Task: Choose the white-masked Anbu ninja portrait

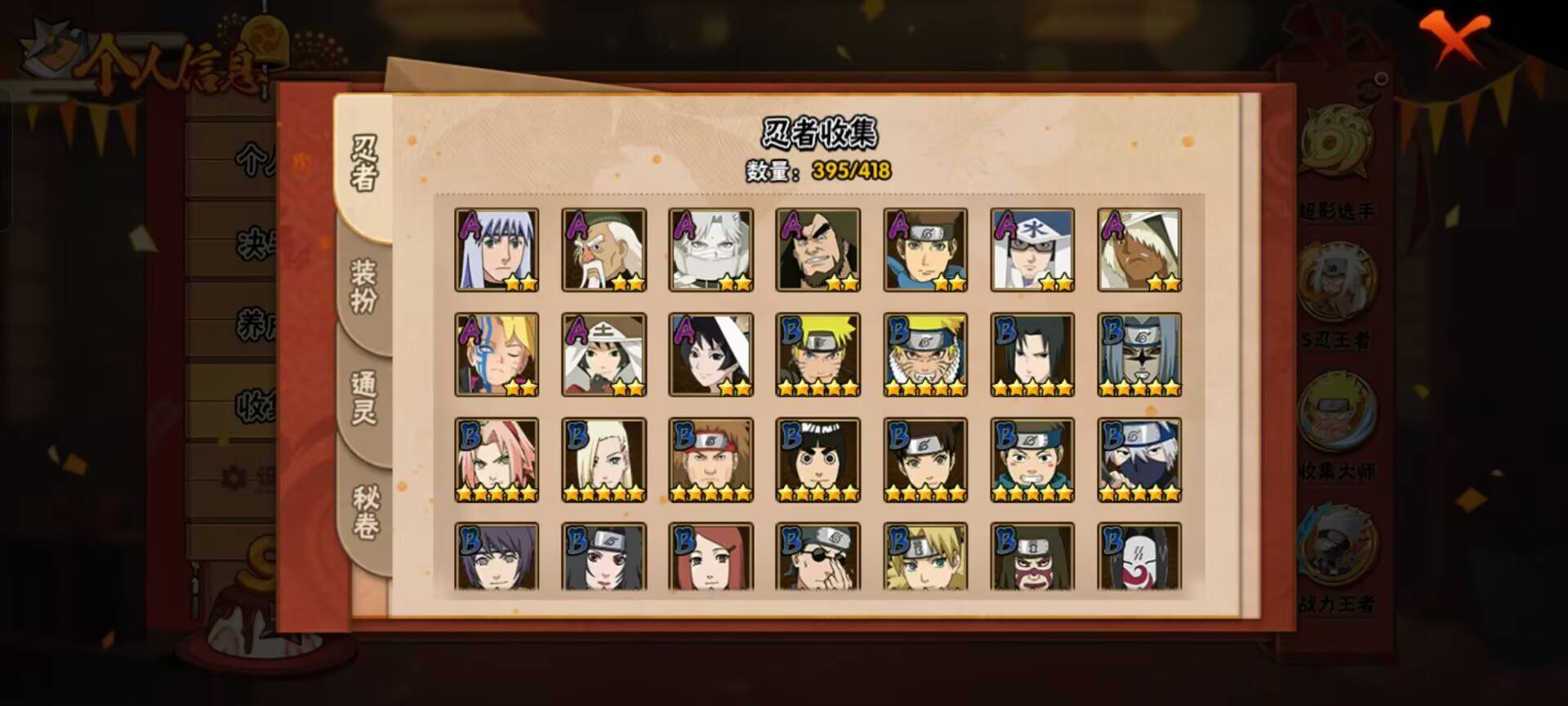Action: coord(1139,557)
